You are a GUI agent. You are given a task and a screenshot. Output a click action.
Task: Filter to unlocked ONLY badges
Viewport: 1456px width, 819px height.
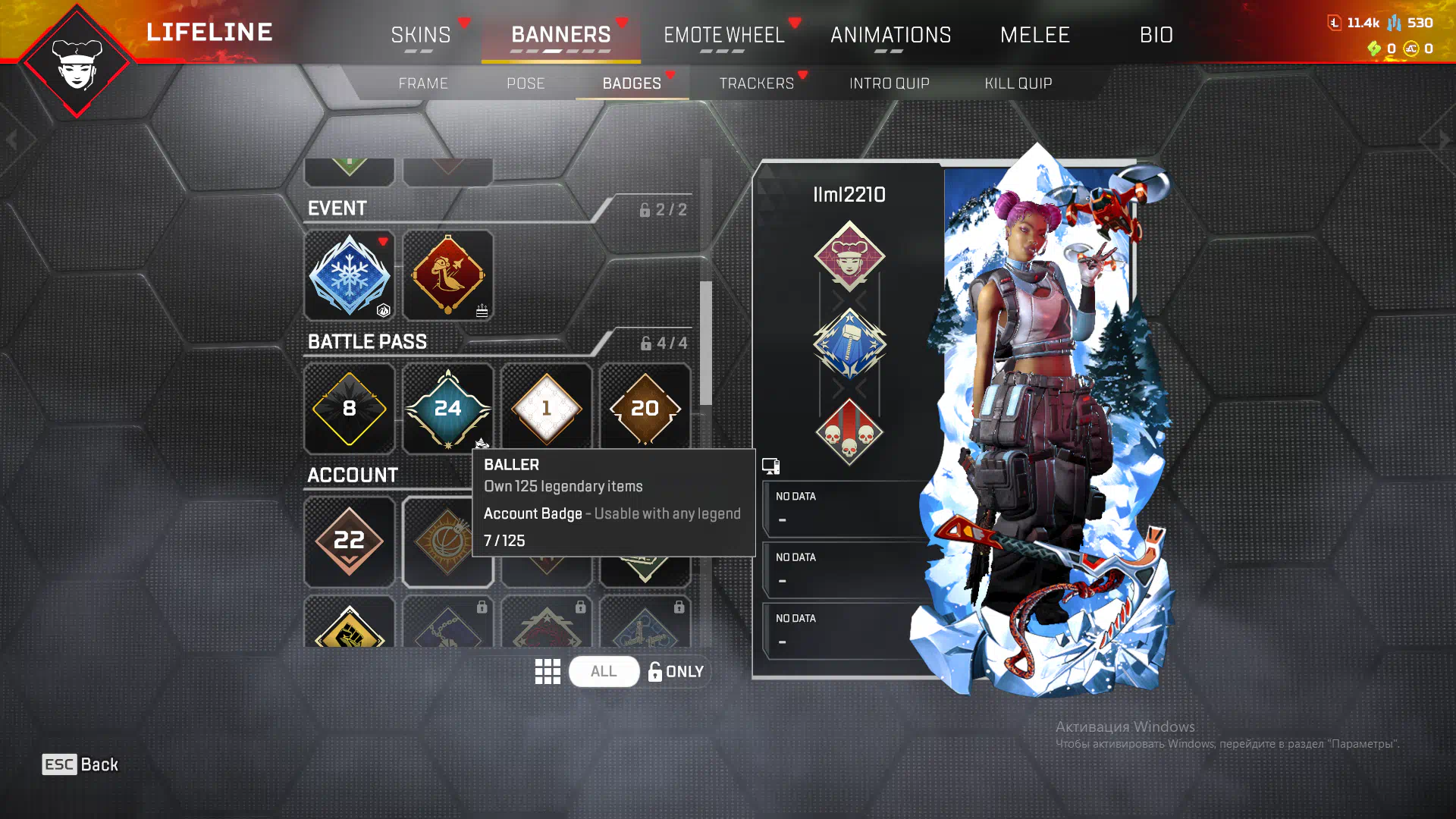click(676, 672)
